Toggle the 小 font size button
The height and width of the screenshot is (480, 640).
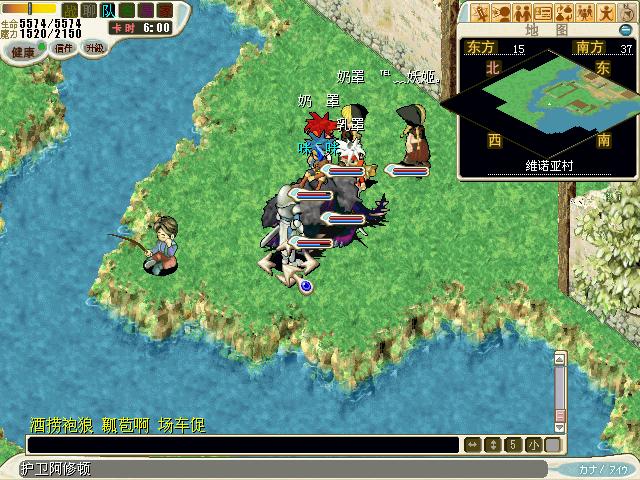point(532,445)
